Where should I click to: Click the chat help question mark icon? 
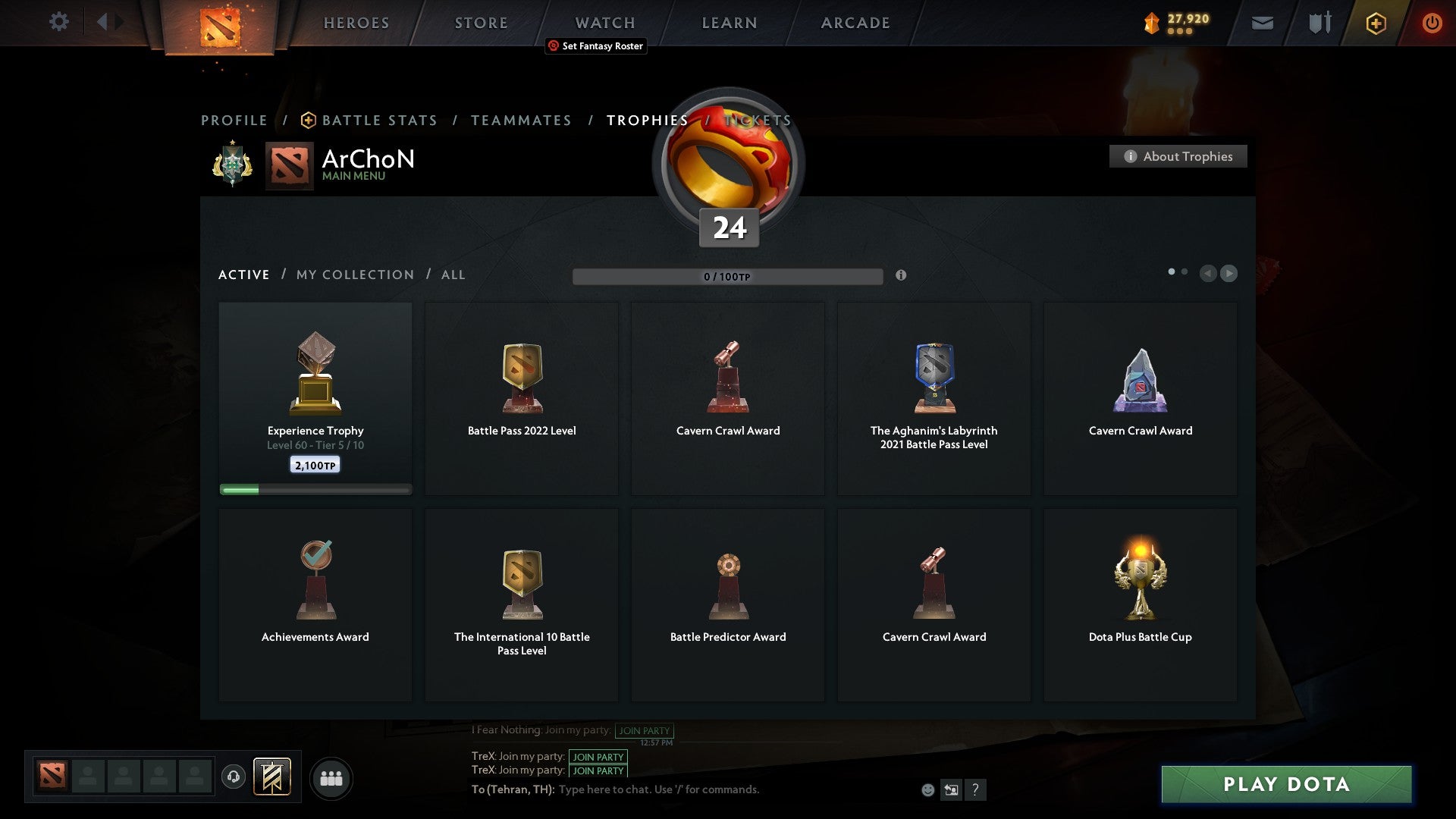pos(975,789)
